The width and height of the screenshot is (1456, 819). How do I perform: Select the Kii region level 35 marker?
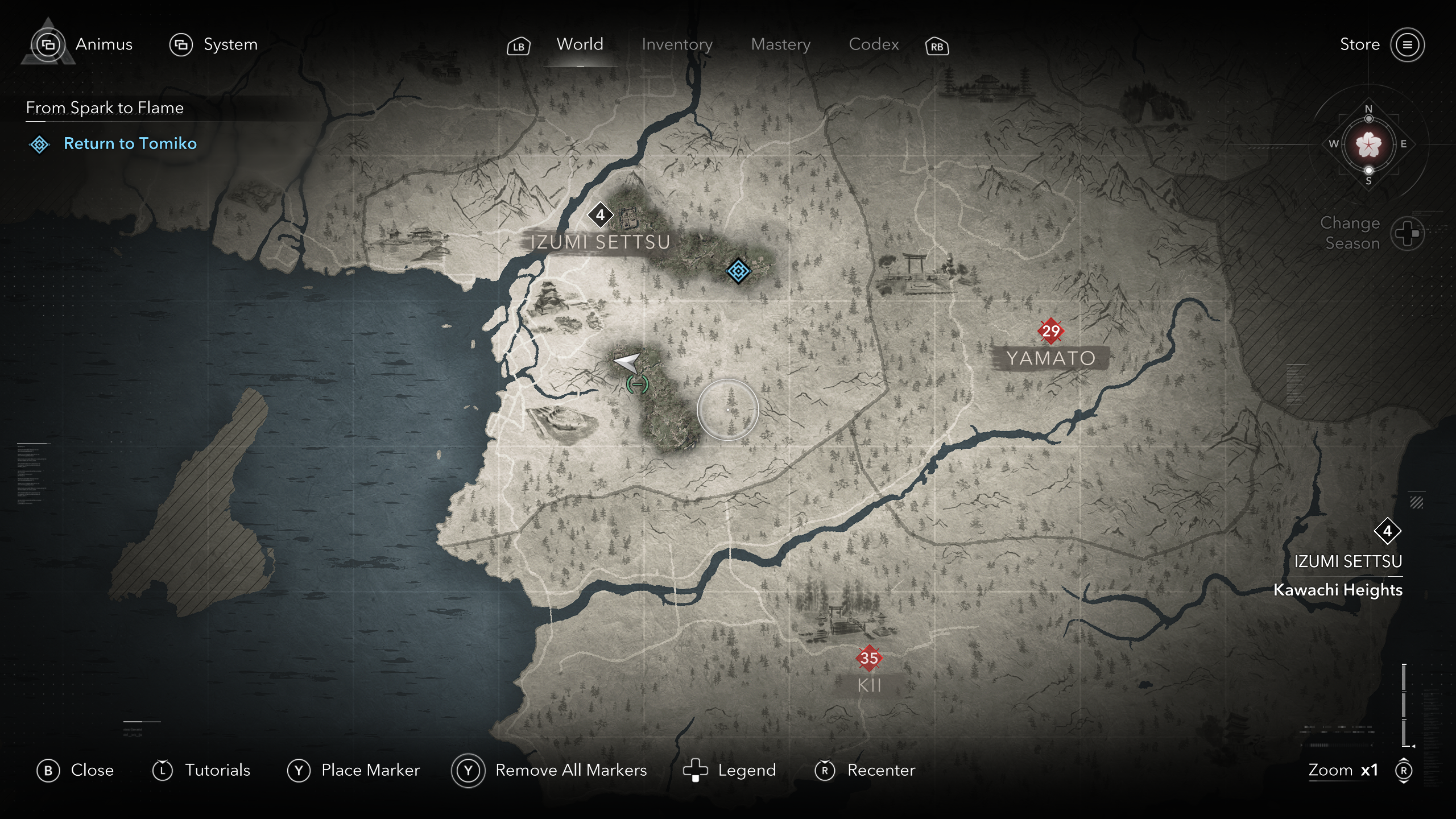(x=868, y=658)
